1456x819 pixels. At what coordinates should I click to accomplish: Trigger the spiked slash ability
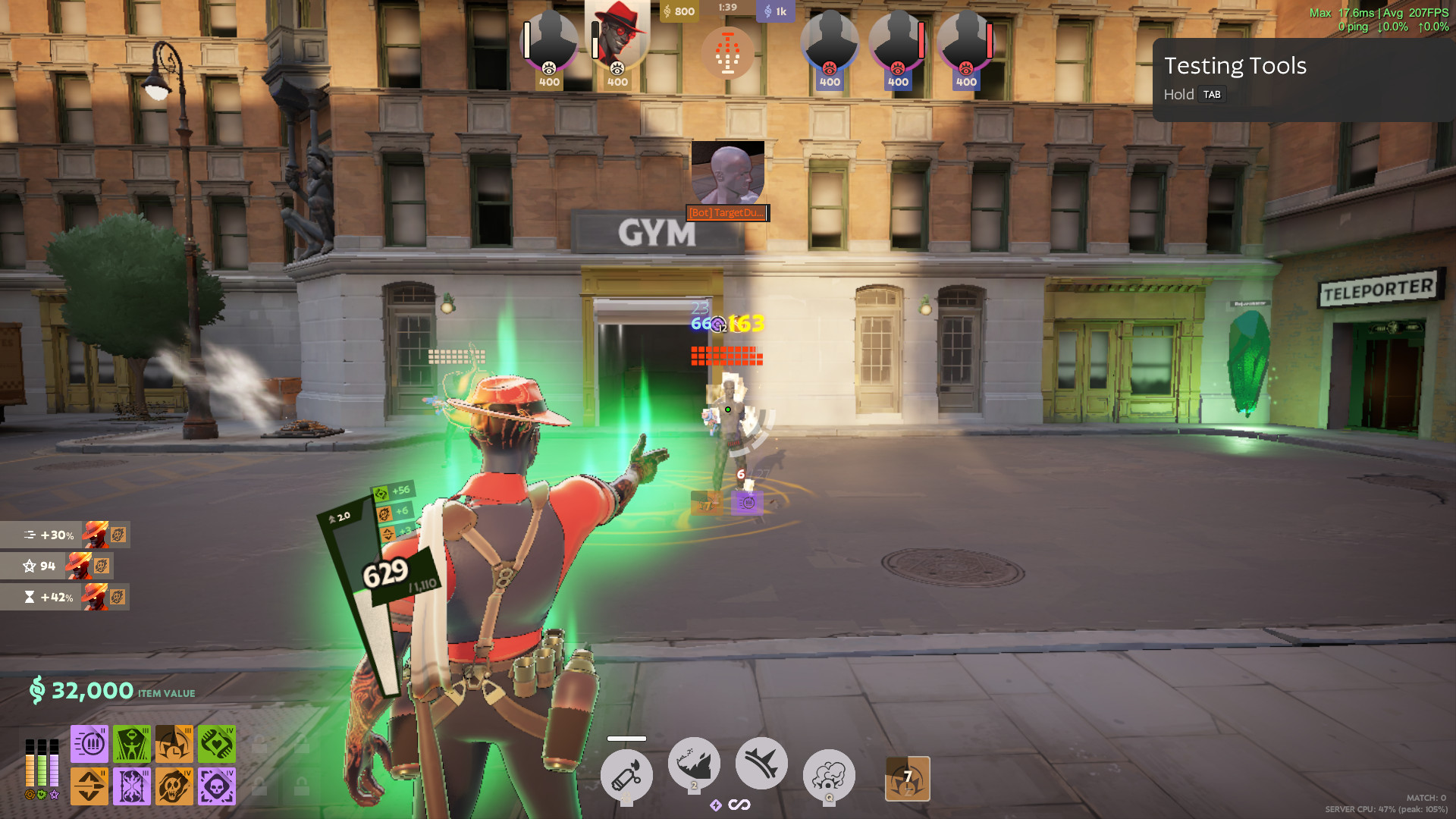[x=761, y=763]
